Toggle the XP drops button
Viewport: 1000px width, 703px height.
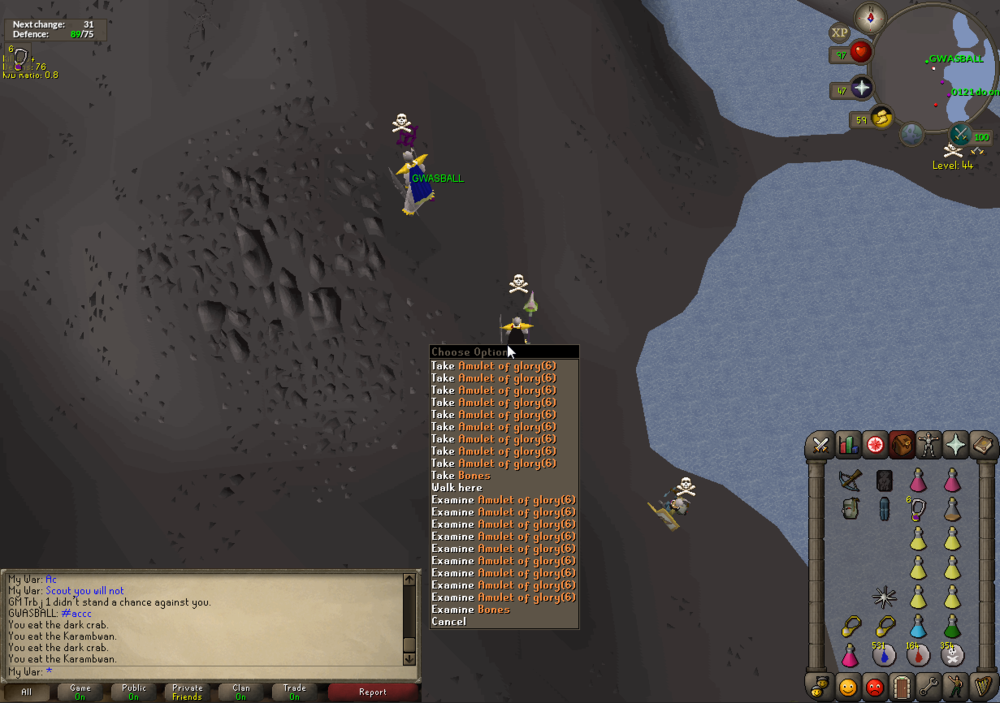839,33
